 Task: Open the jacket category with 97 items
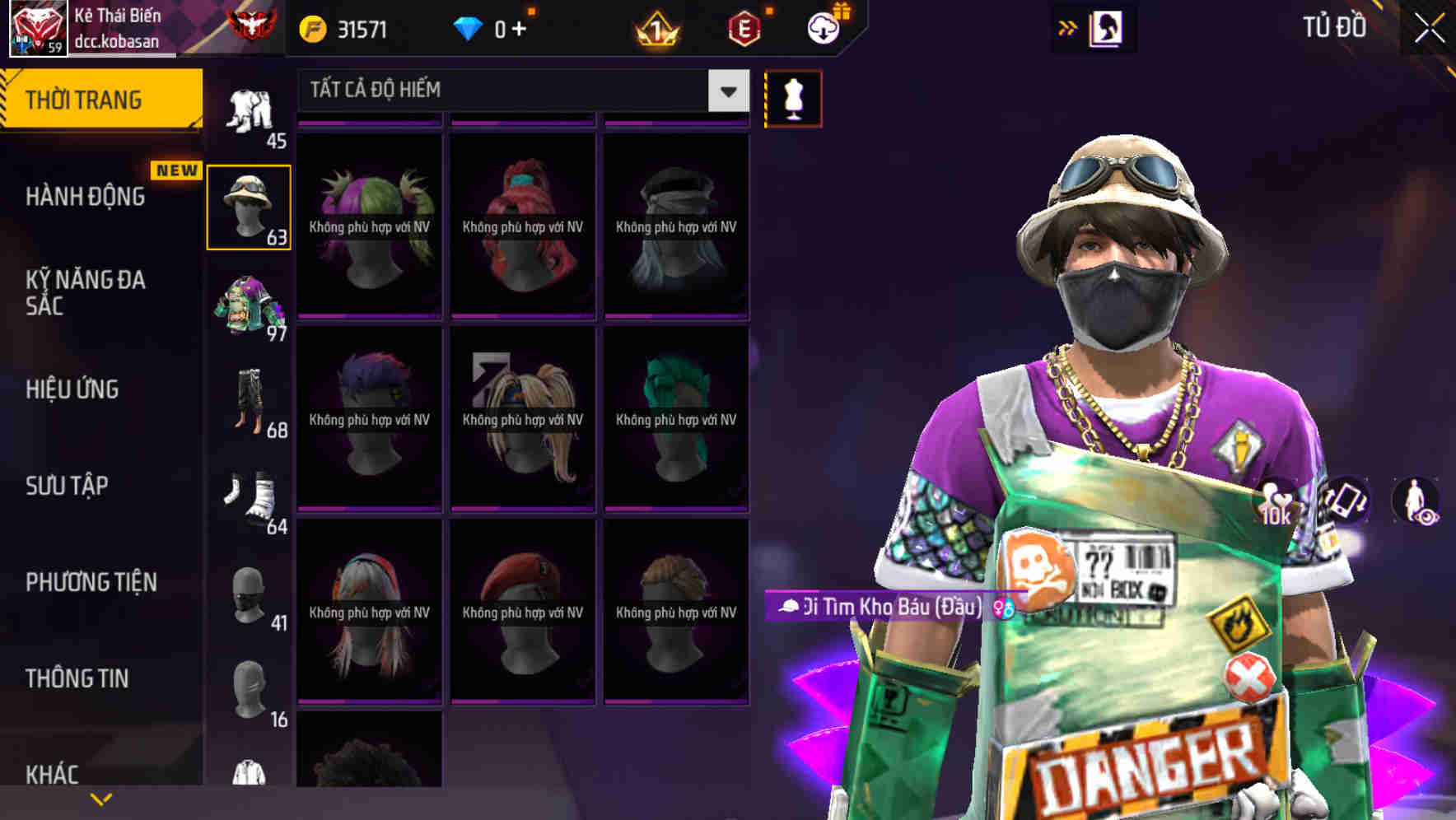pyautogui.click(x=250, y=305)
